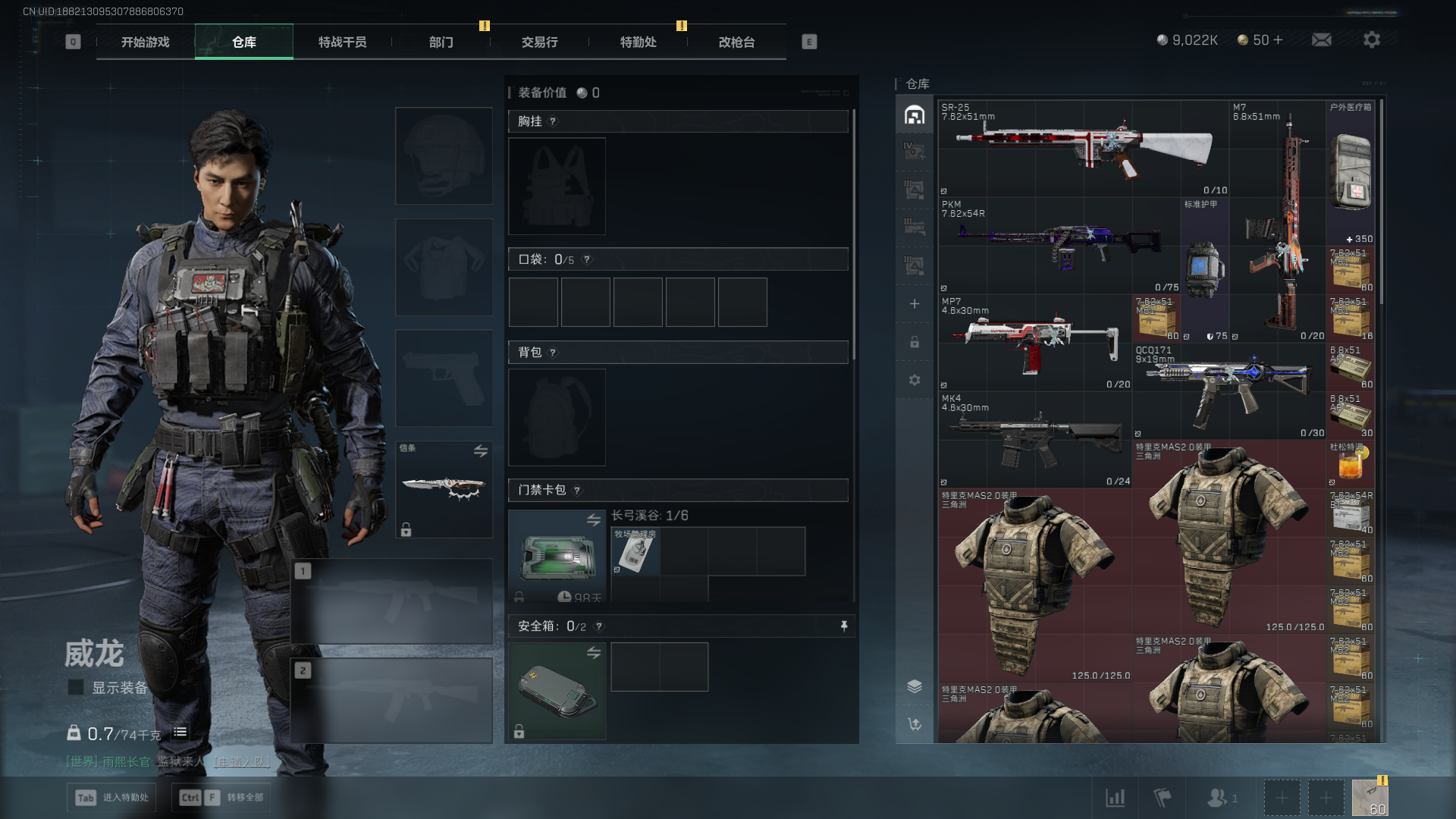
Task: Pin the 安全箱 section with pin icon
Action: click(843, 626)
